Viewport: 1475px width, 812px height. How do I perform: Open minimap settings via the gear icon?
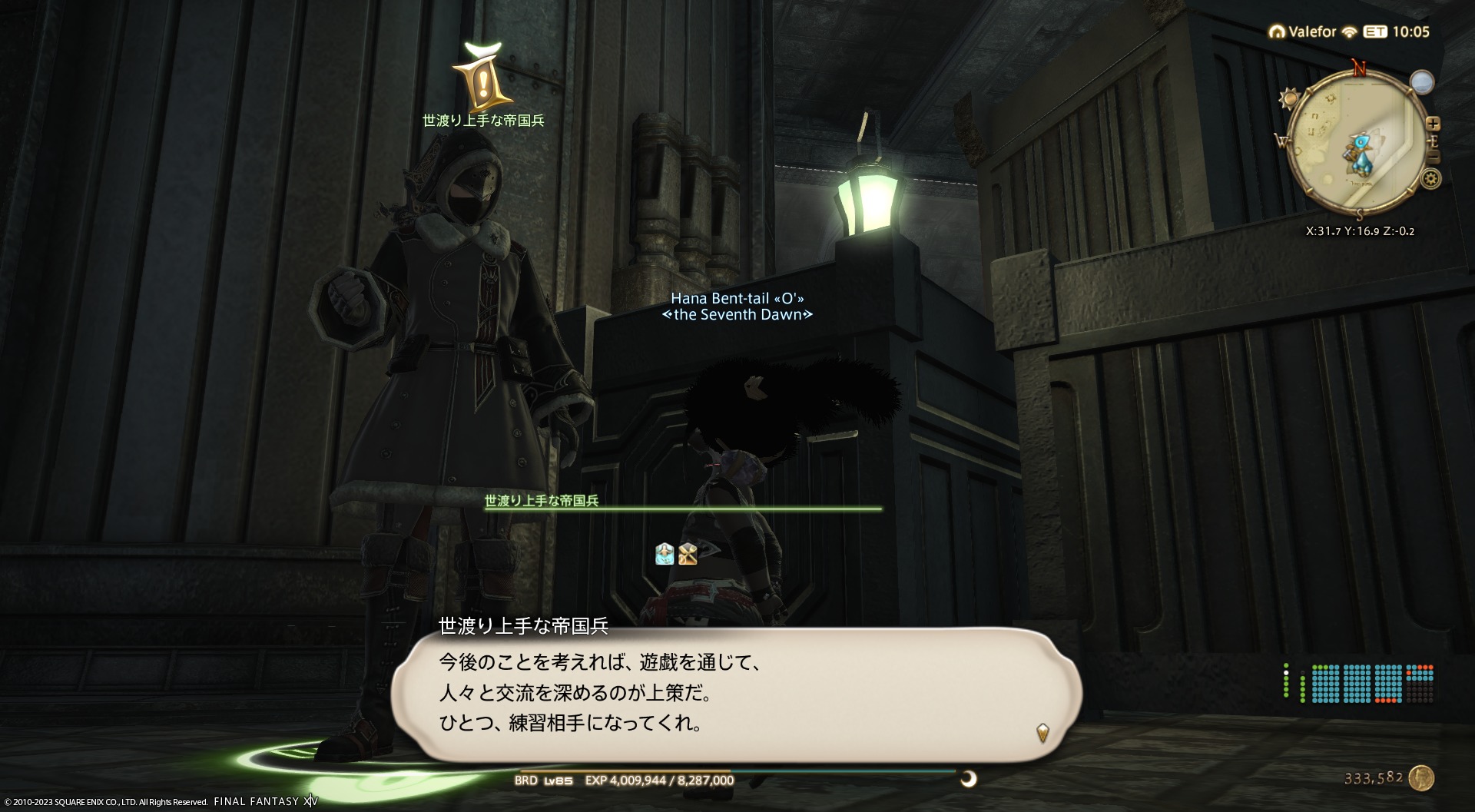pos(1430,179)
